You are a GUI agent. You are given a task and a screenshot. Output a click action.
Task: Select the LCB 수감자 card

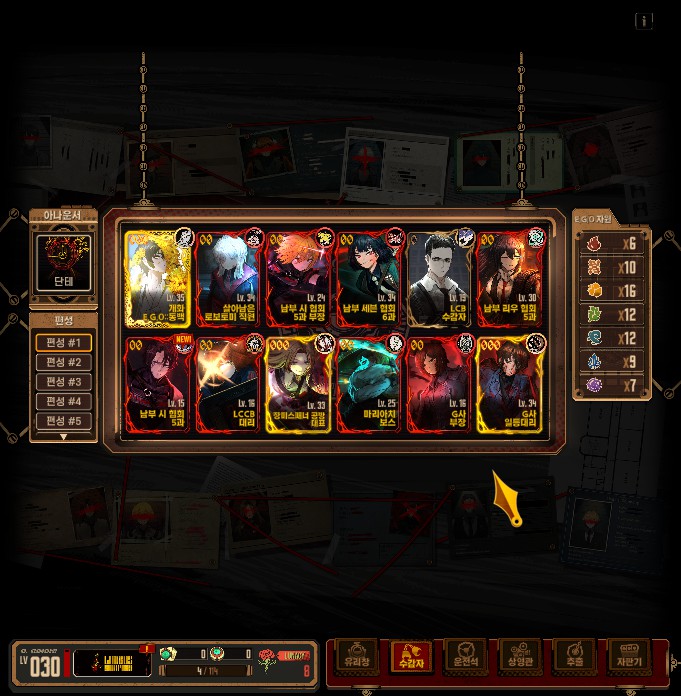click(x=439, y=279)
